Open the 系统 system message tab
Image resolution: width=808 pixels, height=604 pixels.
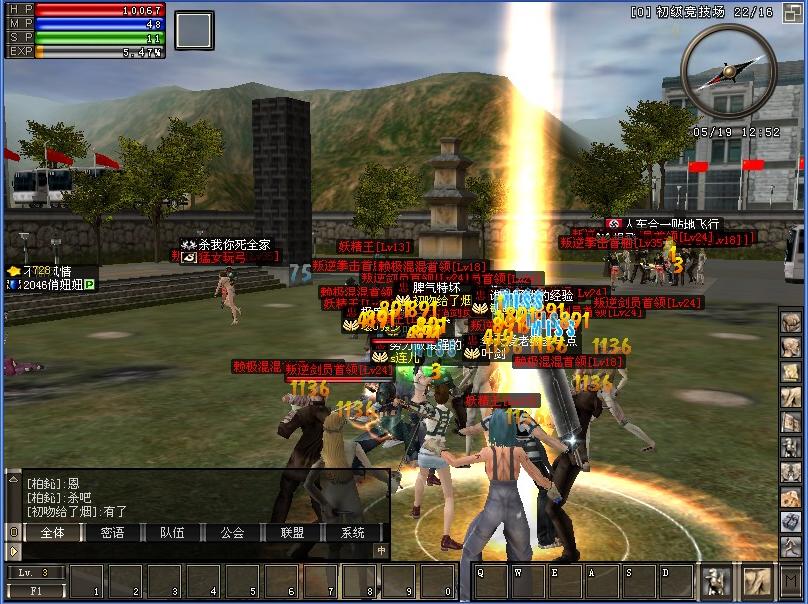352,533
